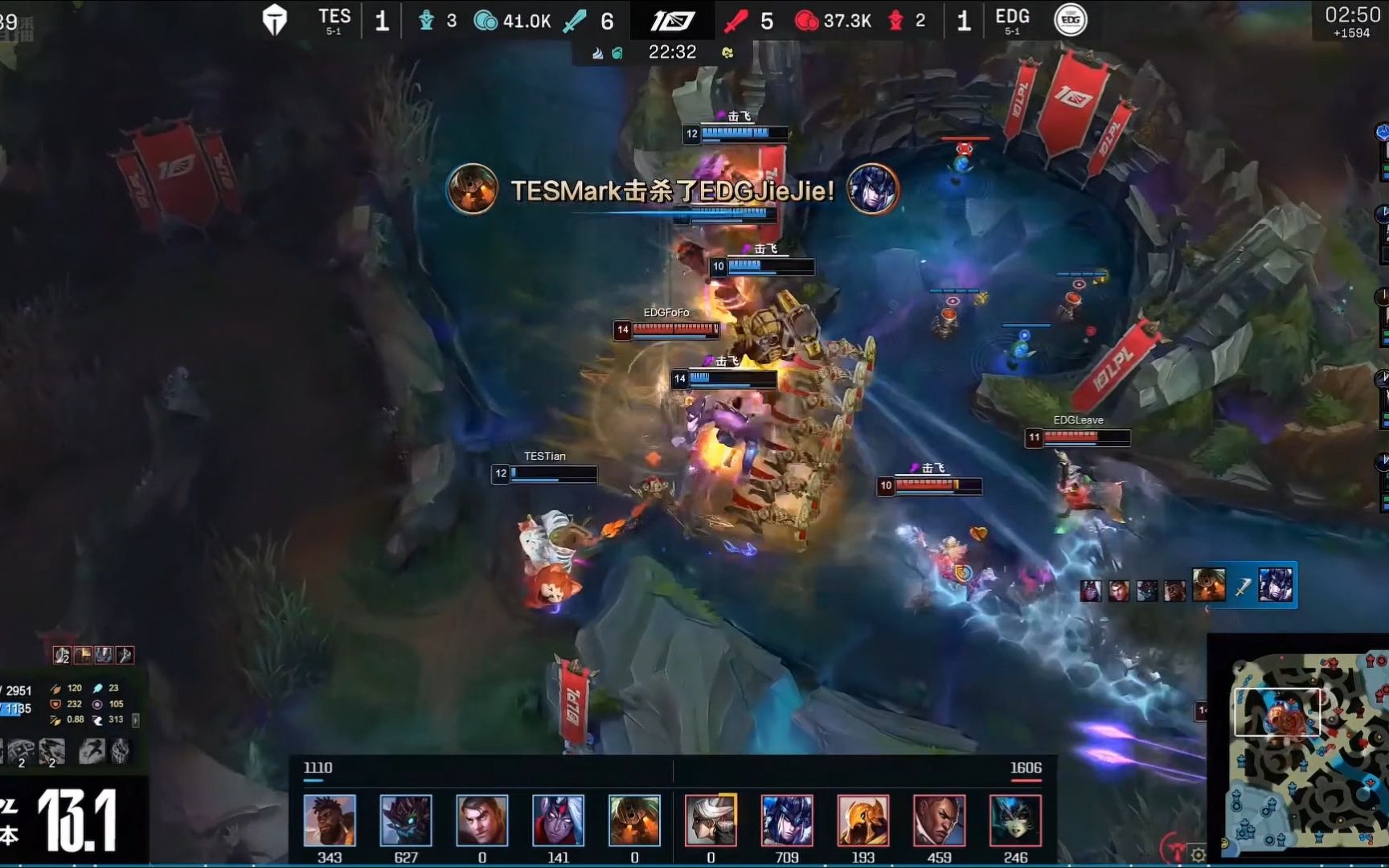1389x868 pixels.
Task: Click the EDG team logo
Action: pyautogui.click(x=1070, y=20)
